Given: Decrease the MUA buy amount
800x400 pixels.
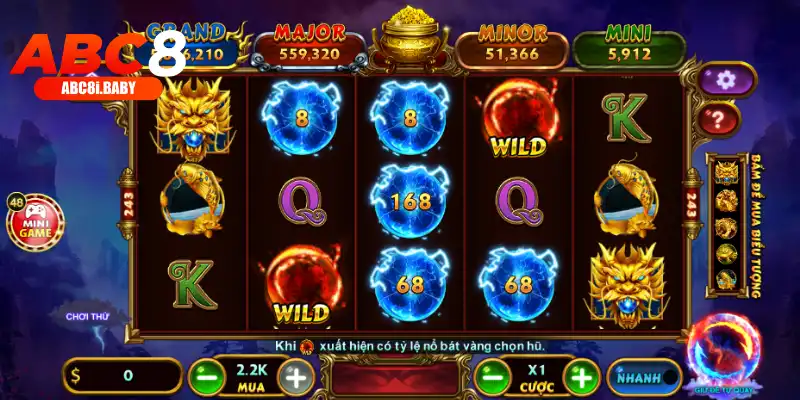Looking at the screenshot, I should 203,376.
